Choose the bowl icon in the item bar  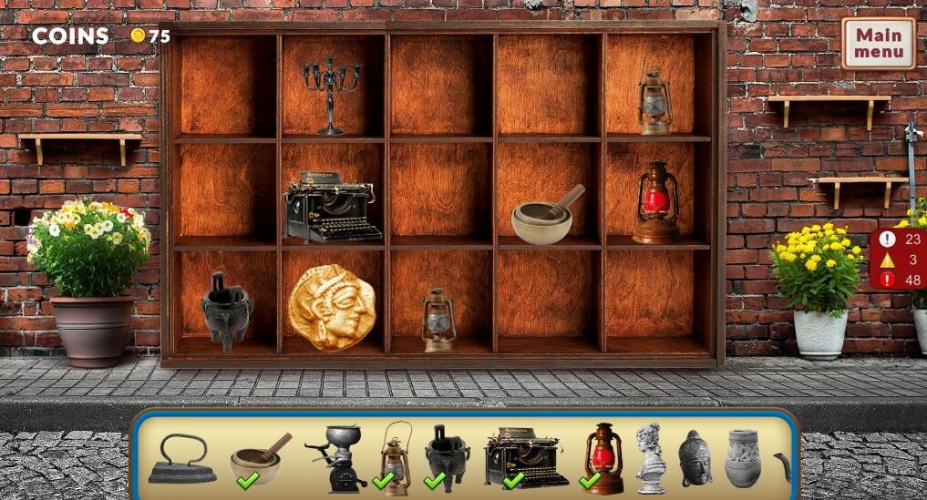pyautogui.click(x=257, y=459)
